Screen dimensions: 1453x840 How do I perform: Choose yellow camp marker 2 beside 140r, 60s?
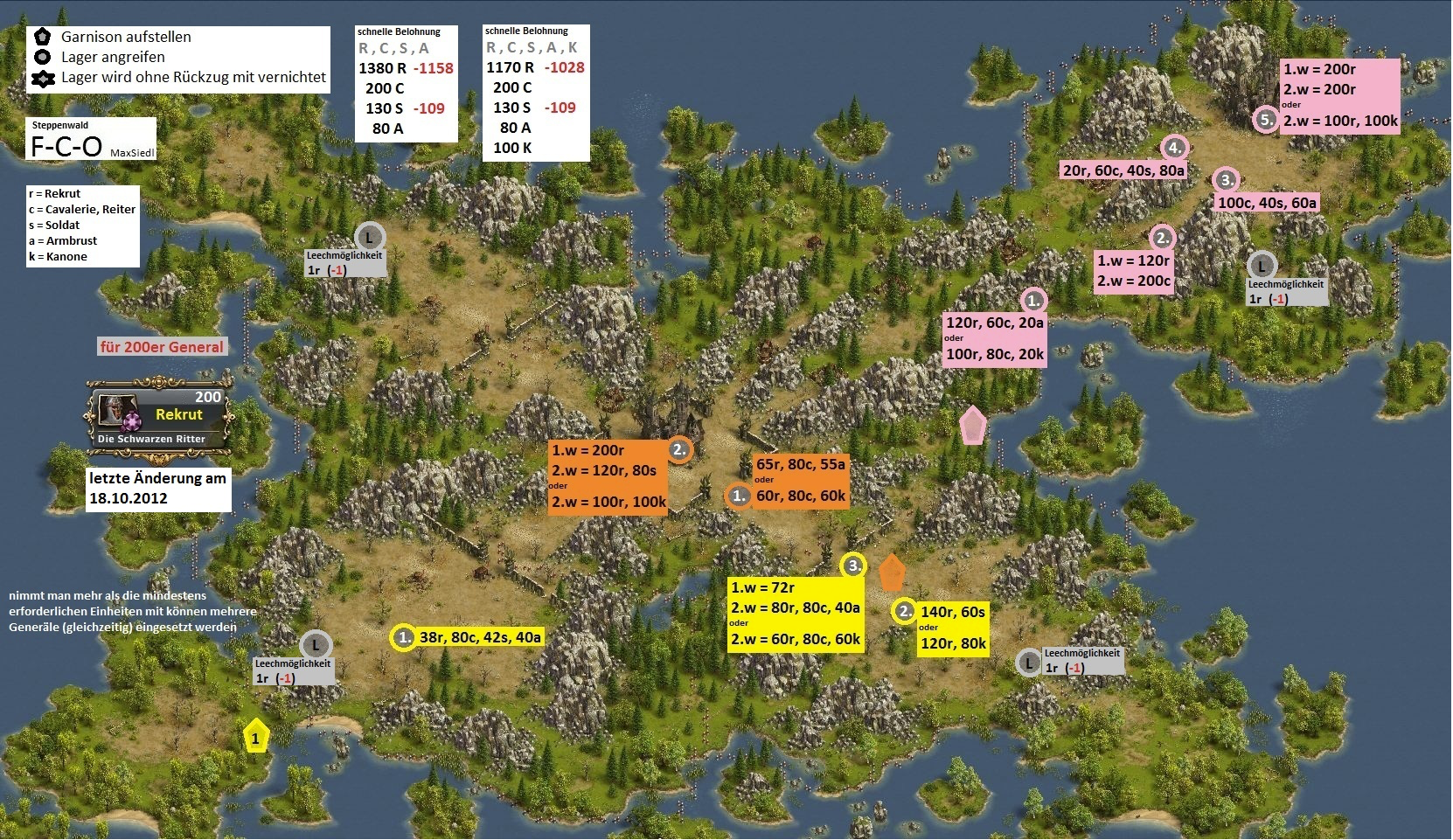pos(904,612)
